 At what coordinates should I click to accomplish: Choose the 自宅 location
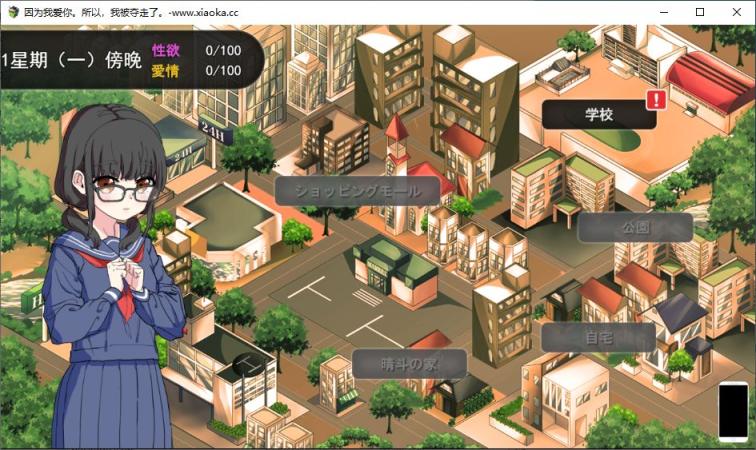coord(598,337)
